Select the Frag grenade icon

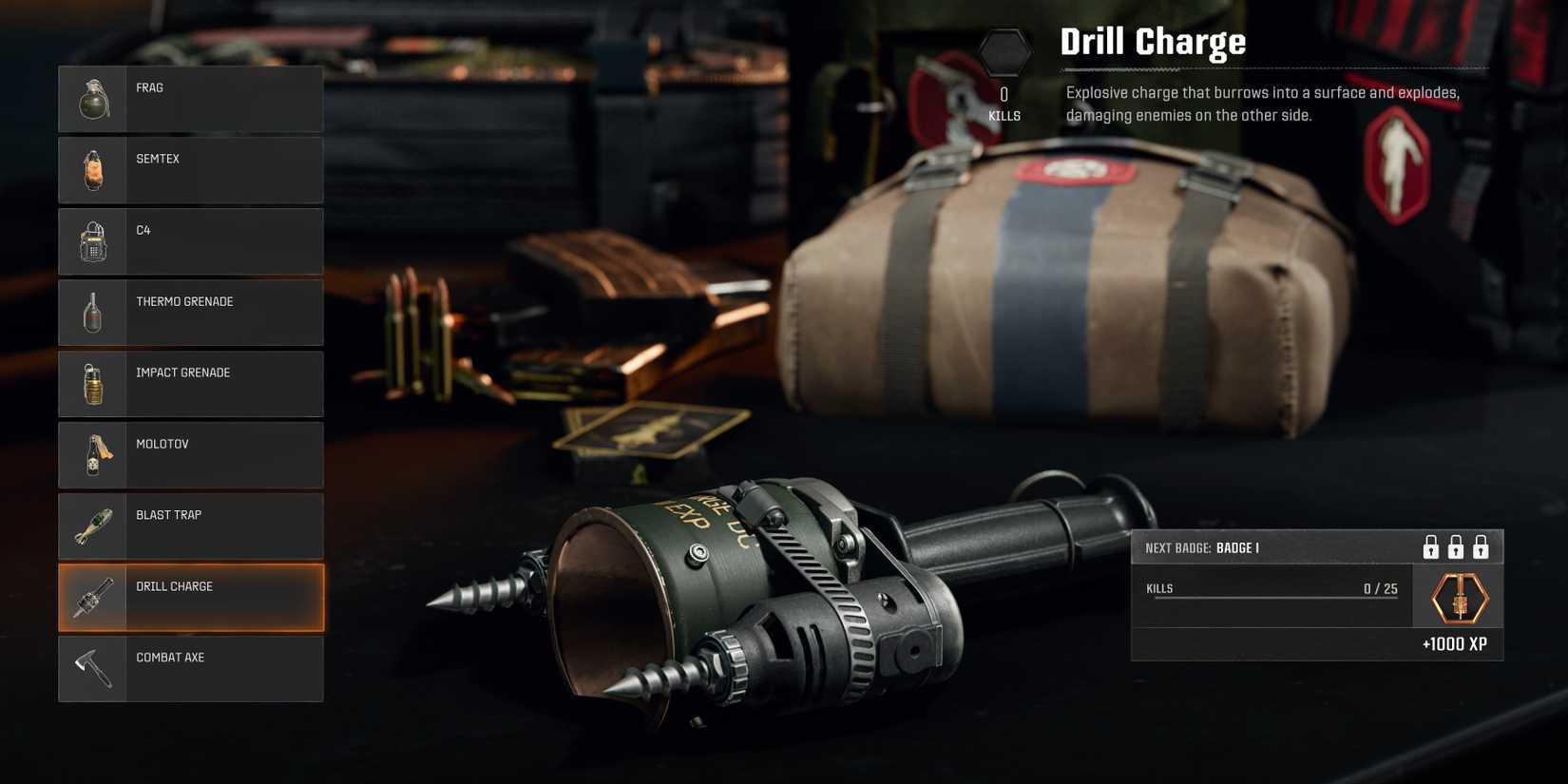92,99
